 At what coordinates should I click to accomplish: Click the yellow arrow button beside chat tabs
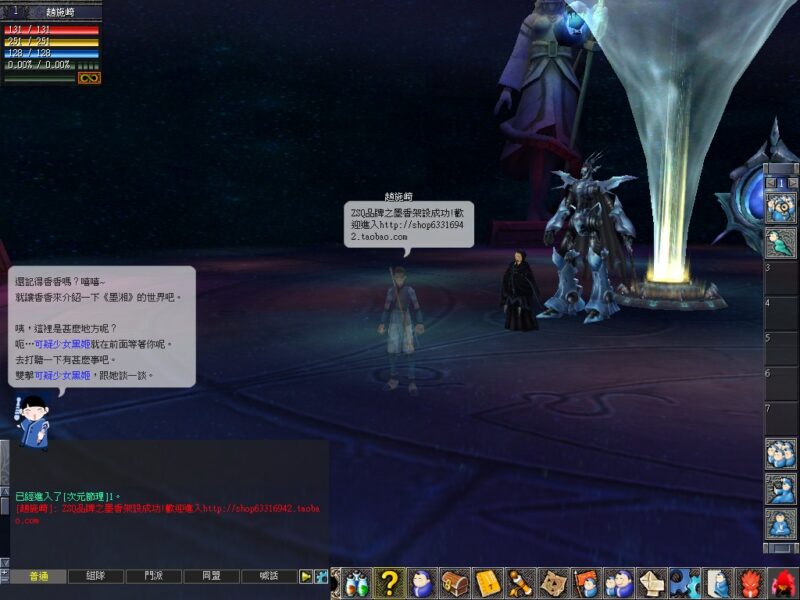point(306,576)
